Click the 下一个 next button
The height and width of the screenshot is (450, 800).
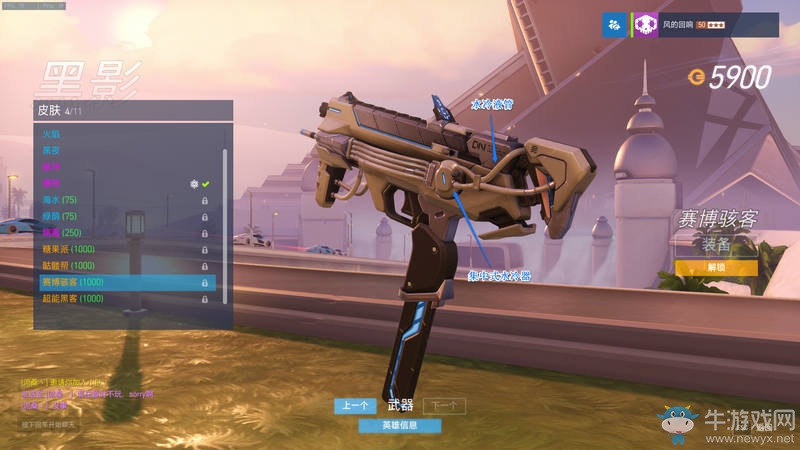pos(444,406)
